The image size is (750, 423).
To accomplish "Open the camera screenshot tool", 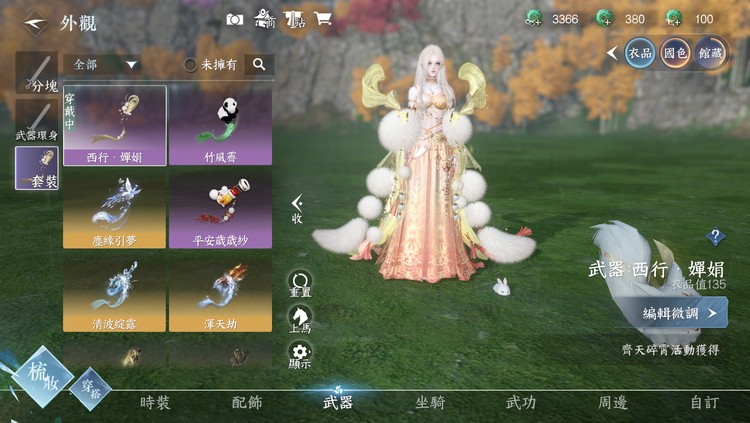I will [x=235, y=19].
